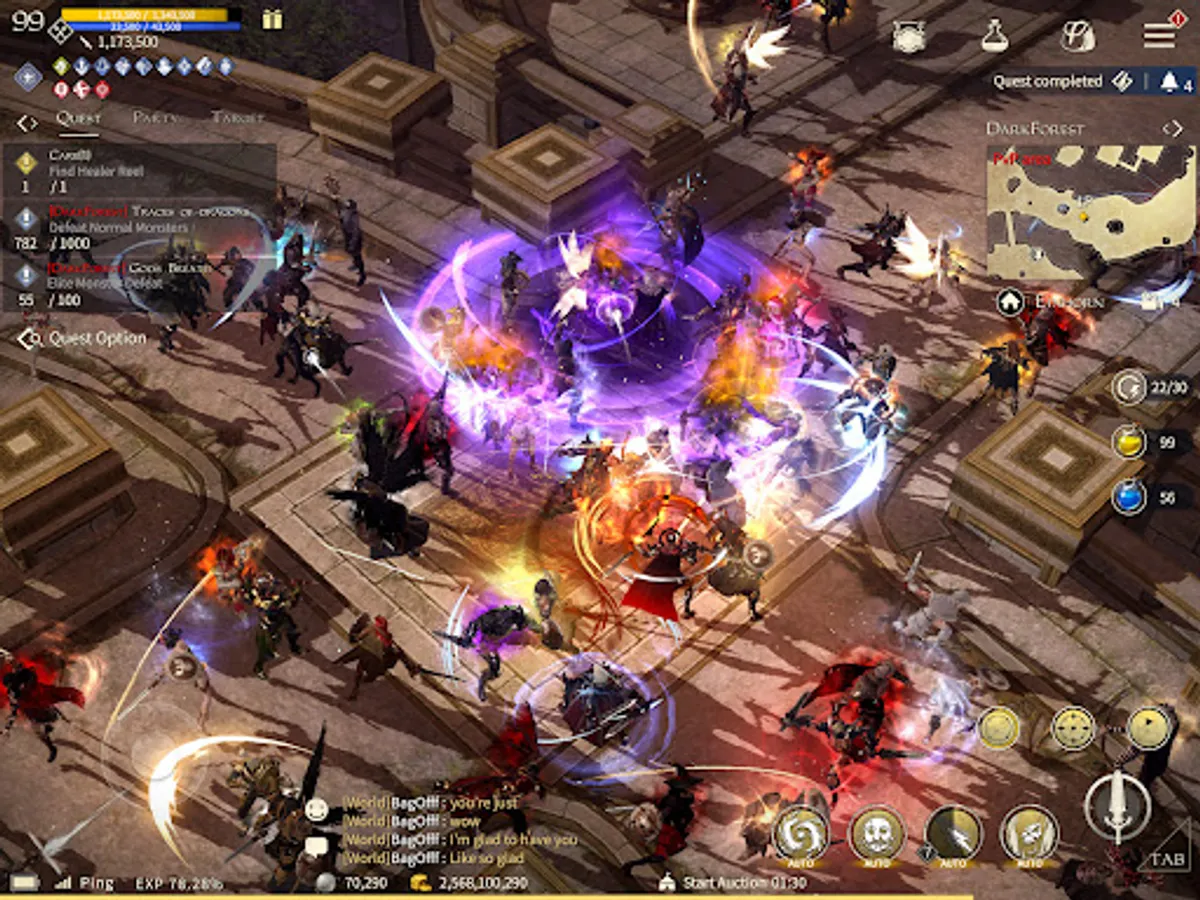Select the Defeat Normal Monsters quest entry
Viewport: 1200px width, 900px height.
[140, 227]
